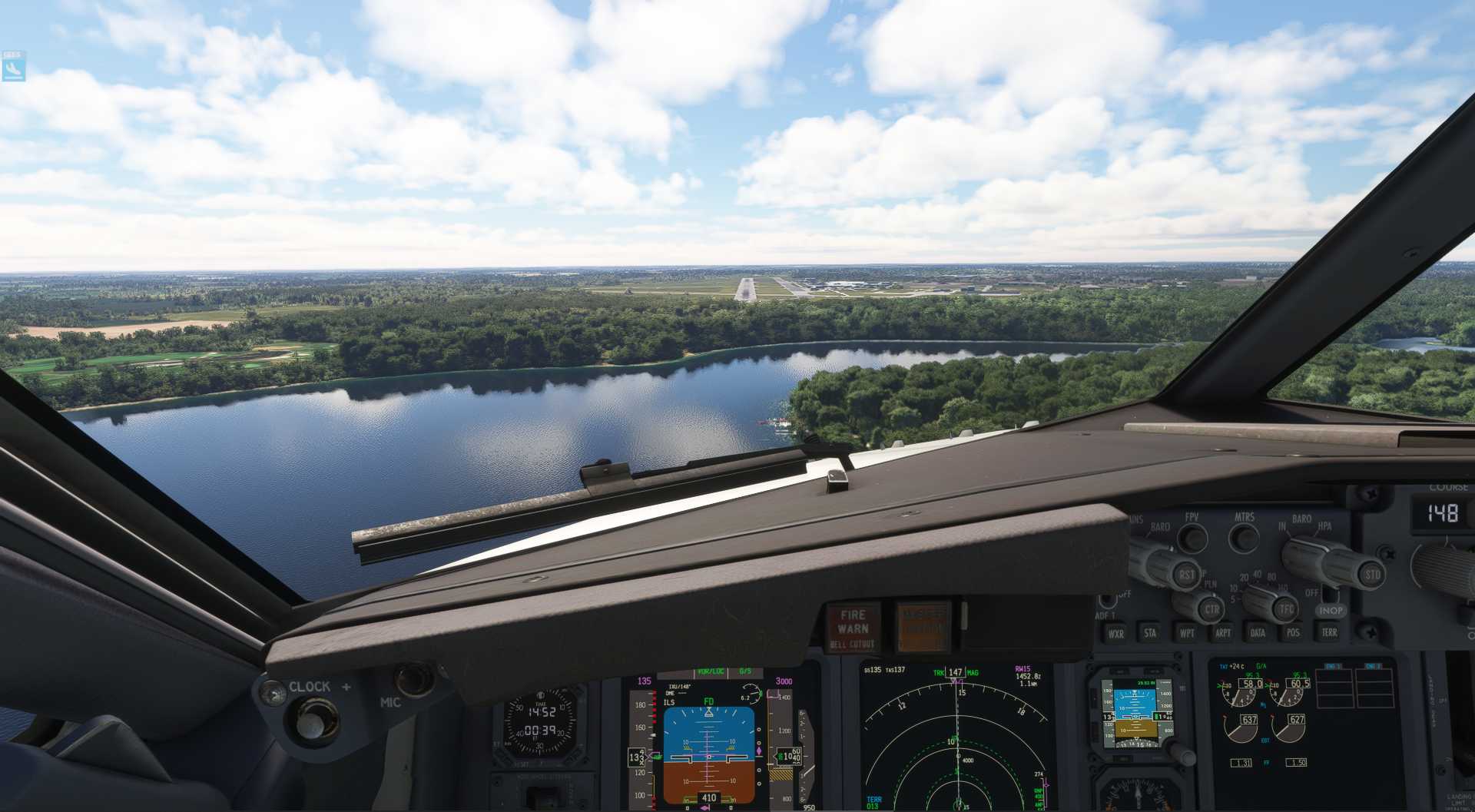The image size is (1475, 812).
Task: Activate the POS map button
Action: click(x=1293, y=632)
